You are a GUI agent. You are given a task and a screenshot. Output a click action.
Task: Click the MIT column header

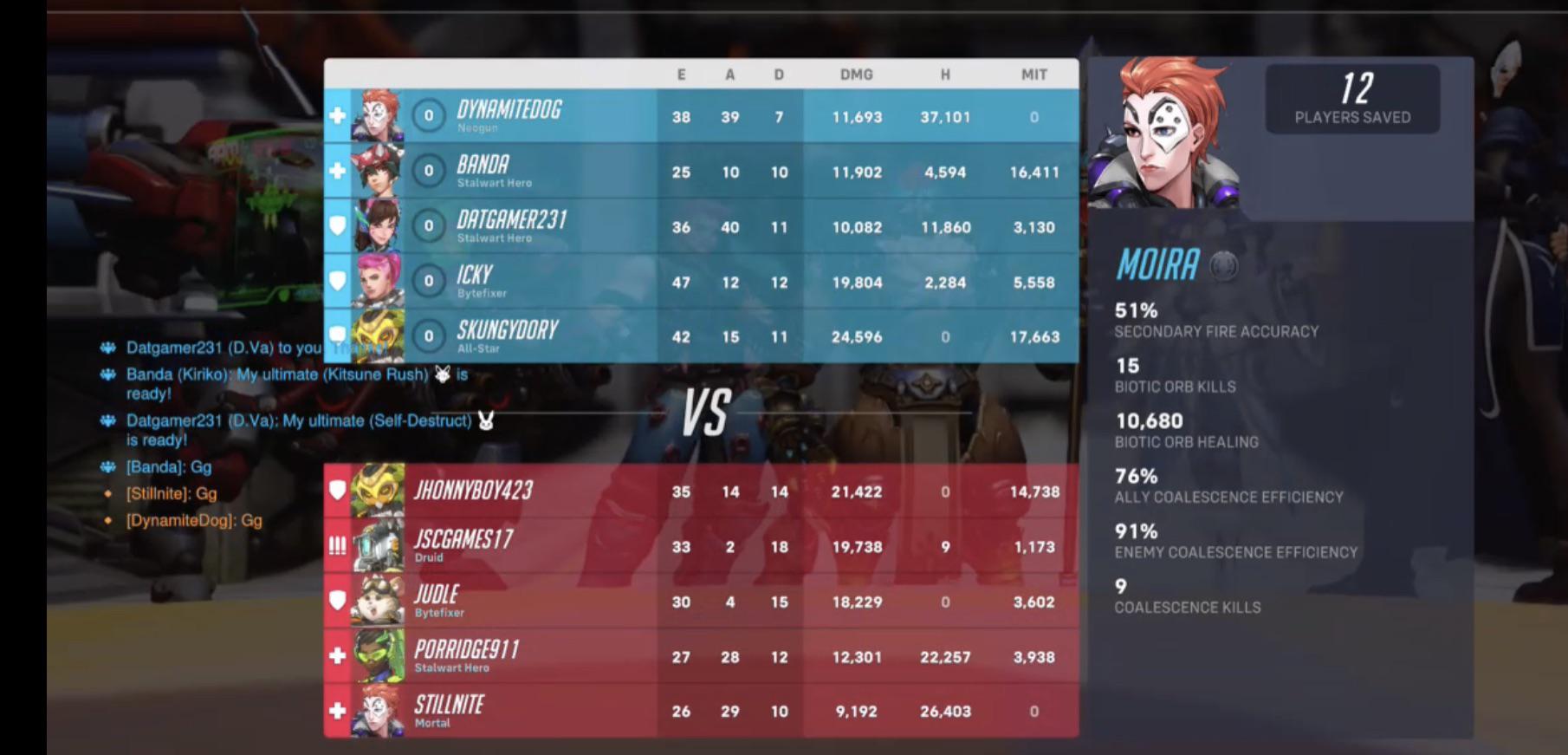pos(1033,75)
